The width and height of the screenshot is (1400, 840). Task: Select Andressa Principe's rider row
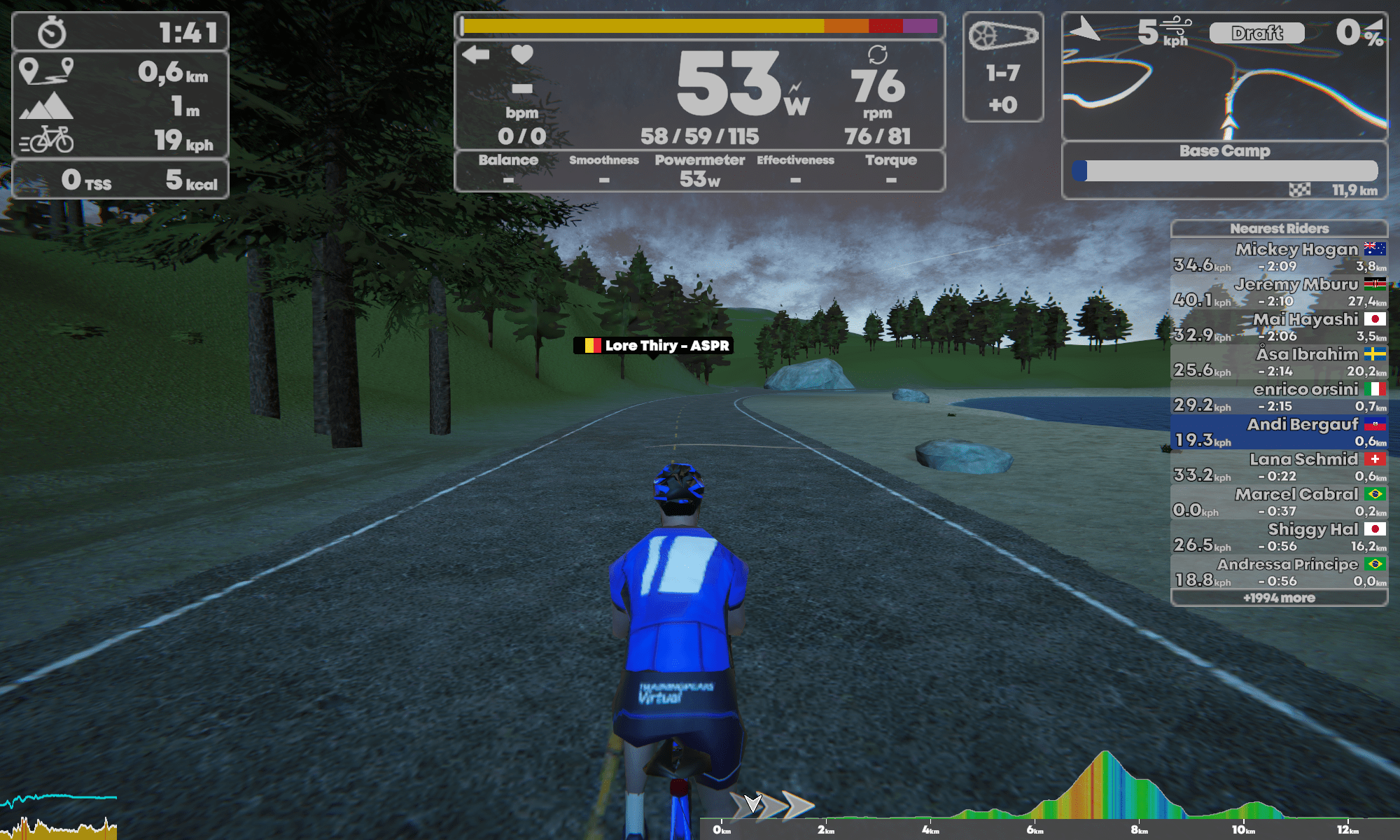pyautogui.click(x=1279, y=572)
